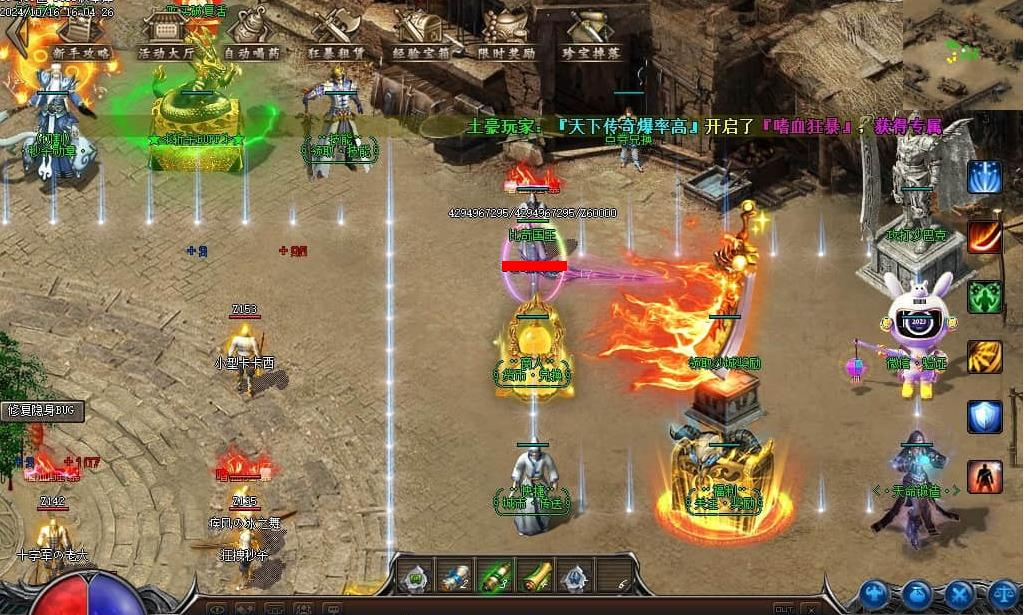The height and width of the screenshot is (615, 1028).
Task: Activate the blue light rays skill
Action: coord(984,177)
